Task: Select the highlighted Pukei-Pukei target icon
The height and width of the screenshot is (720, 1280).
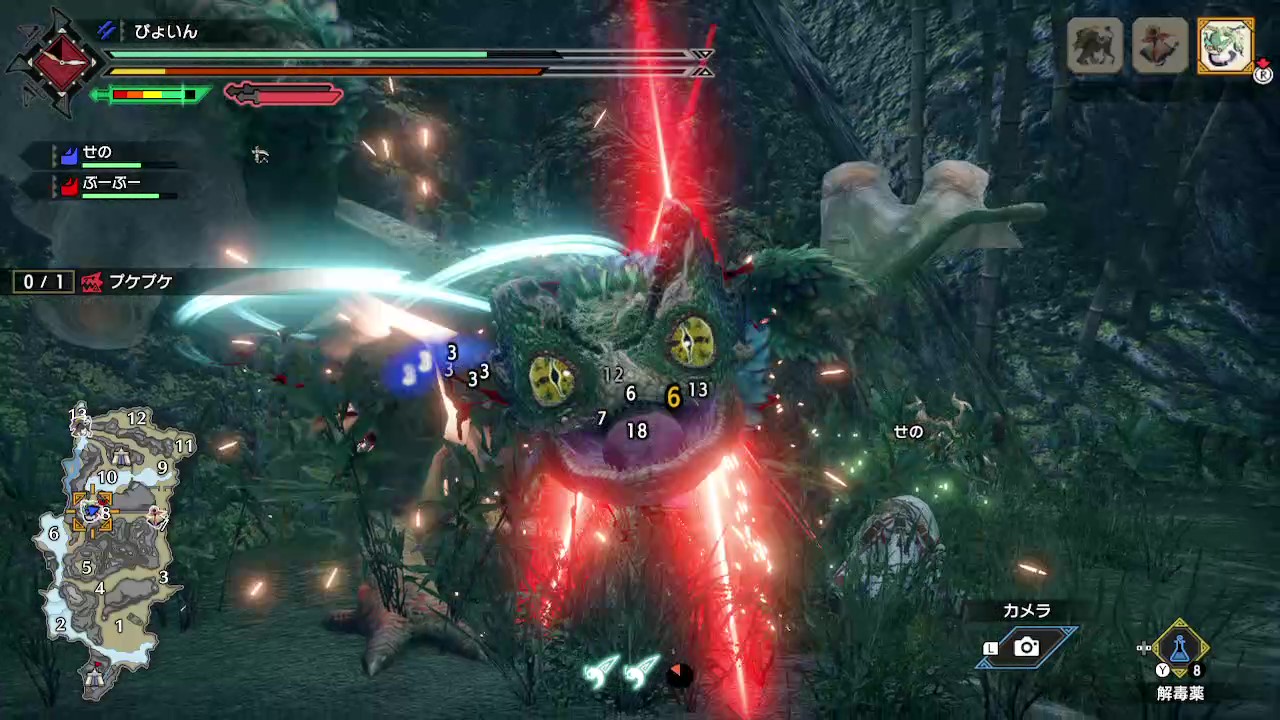Action: tap(1225, 45)
